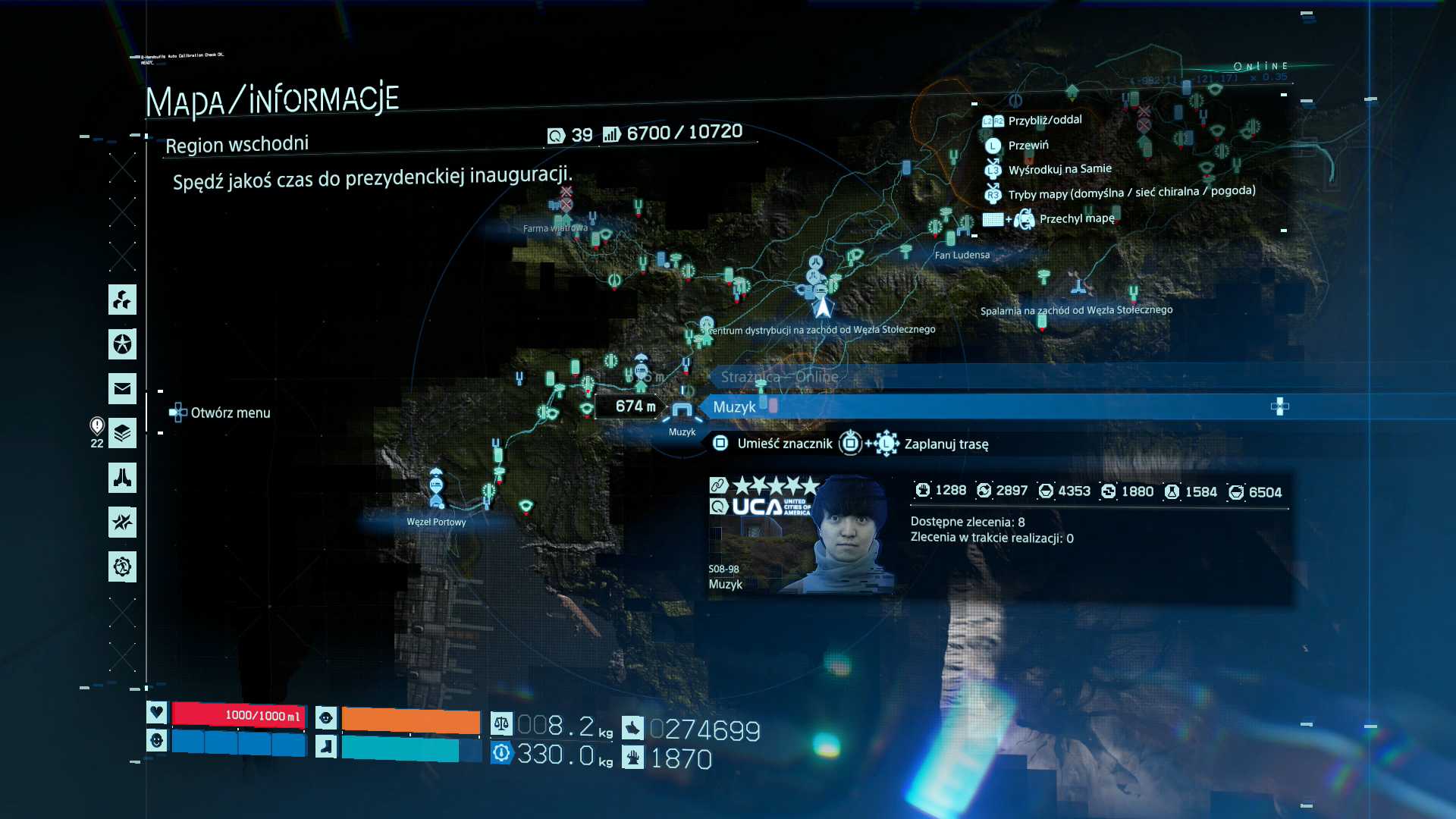This screenshot has height=819, width=1456.
Task: Select the Centrum dystrybucji map marker
Action: pyautogui.click(x=706, y=326)
